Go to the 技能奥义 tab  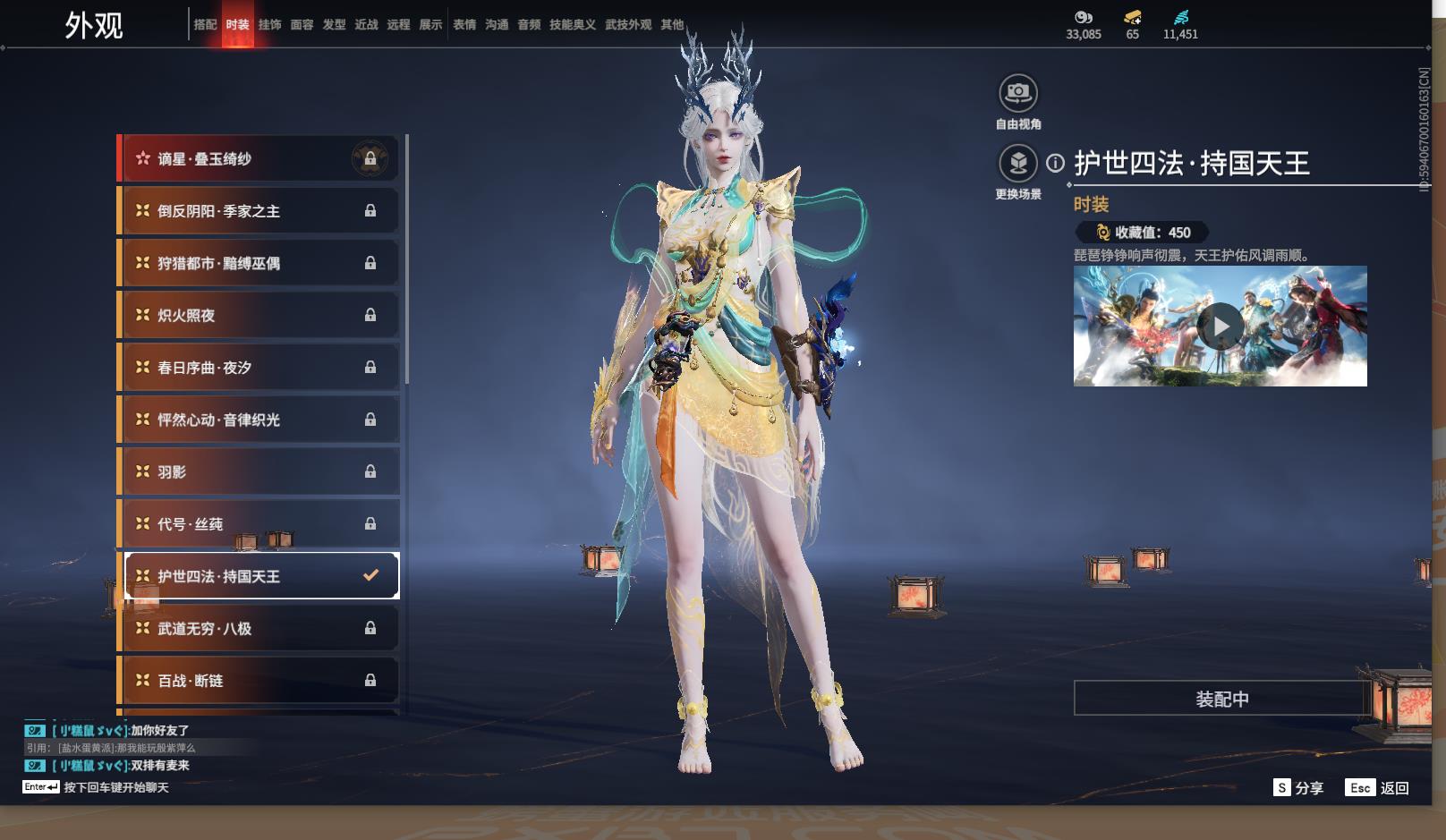point(573,25)
